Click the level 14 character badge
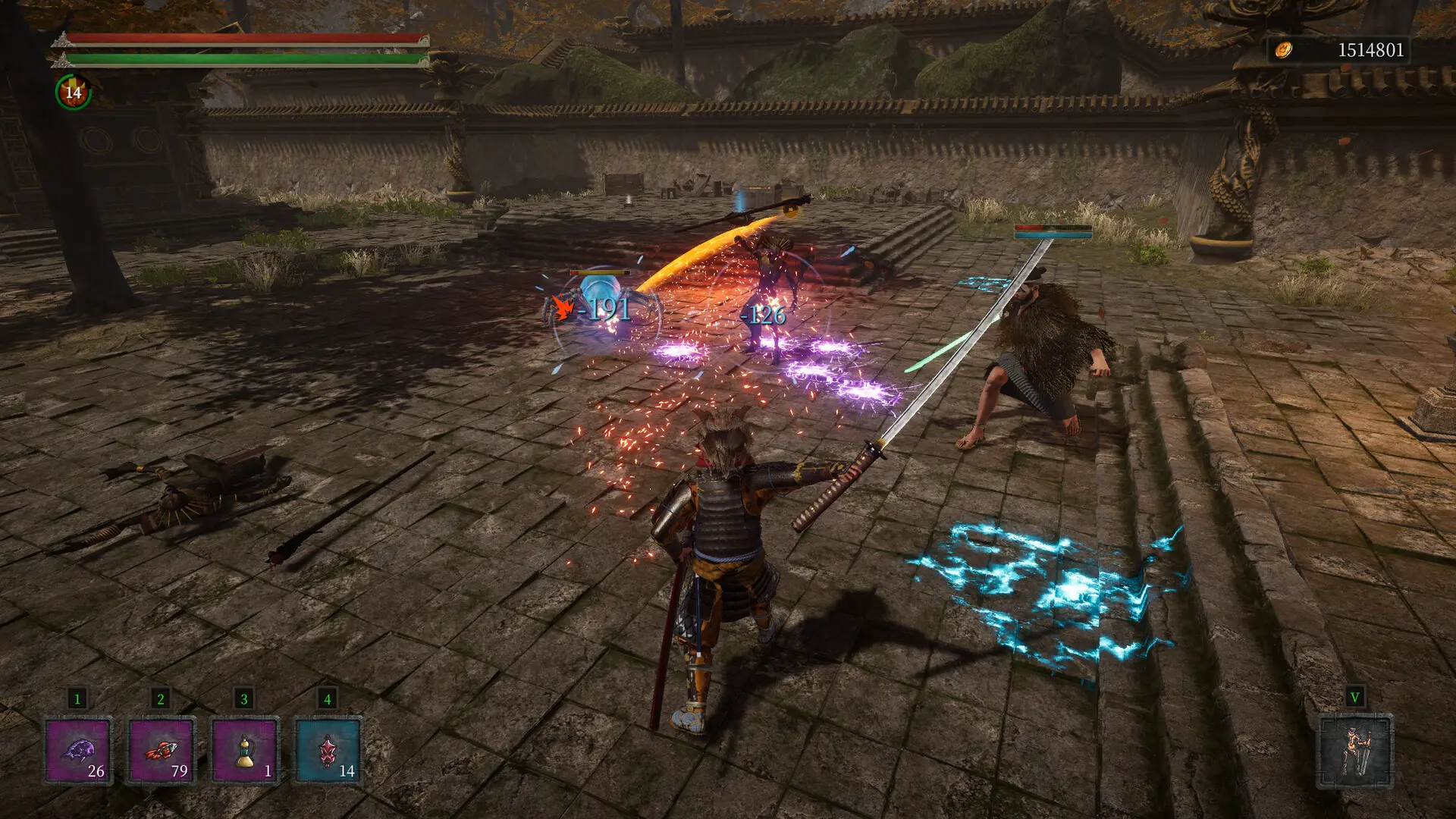This screenshot has width=1456, height=819. [74, 93]
